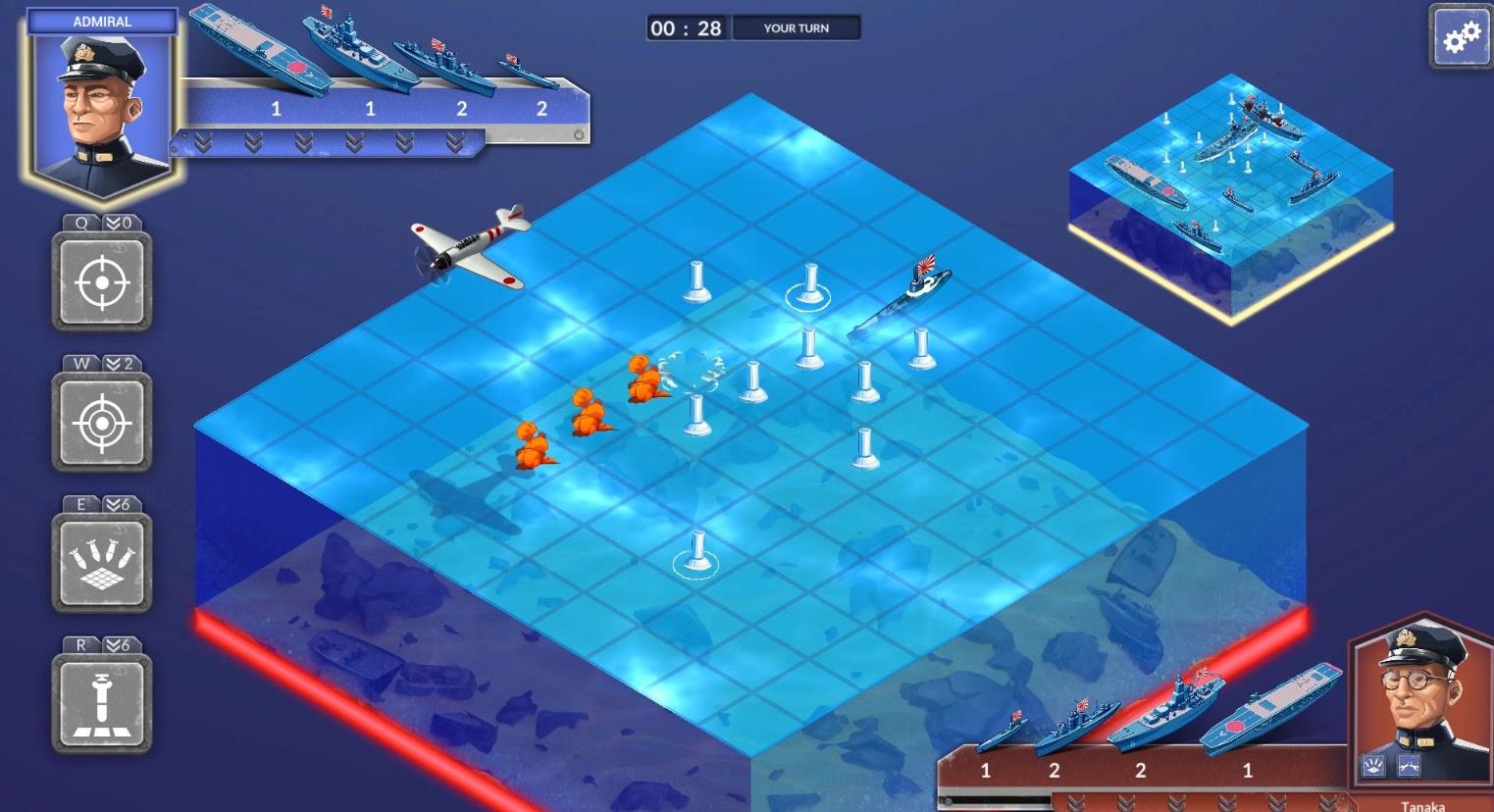The width and height of the screenshot is (1494, 812).
Task: Click the ship badge near Tanaka's portrait
Action: [x=1409, y=766]
